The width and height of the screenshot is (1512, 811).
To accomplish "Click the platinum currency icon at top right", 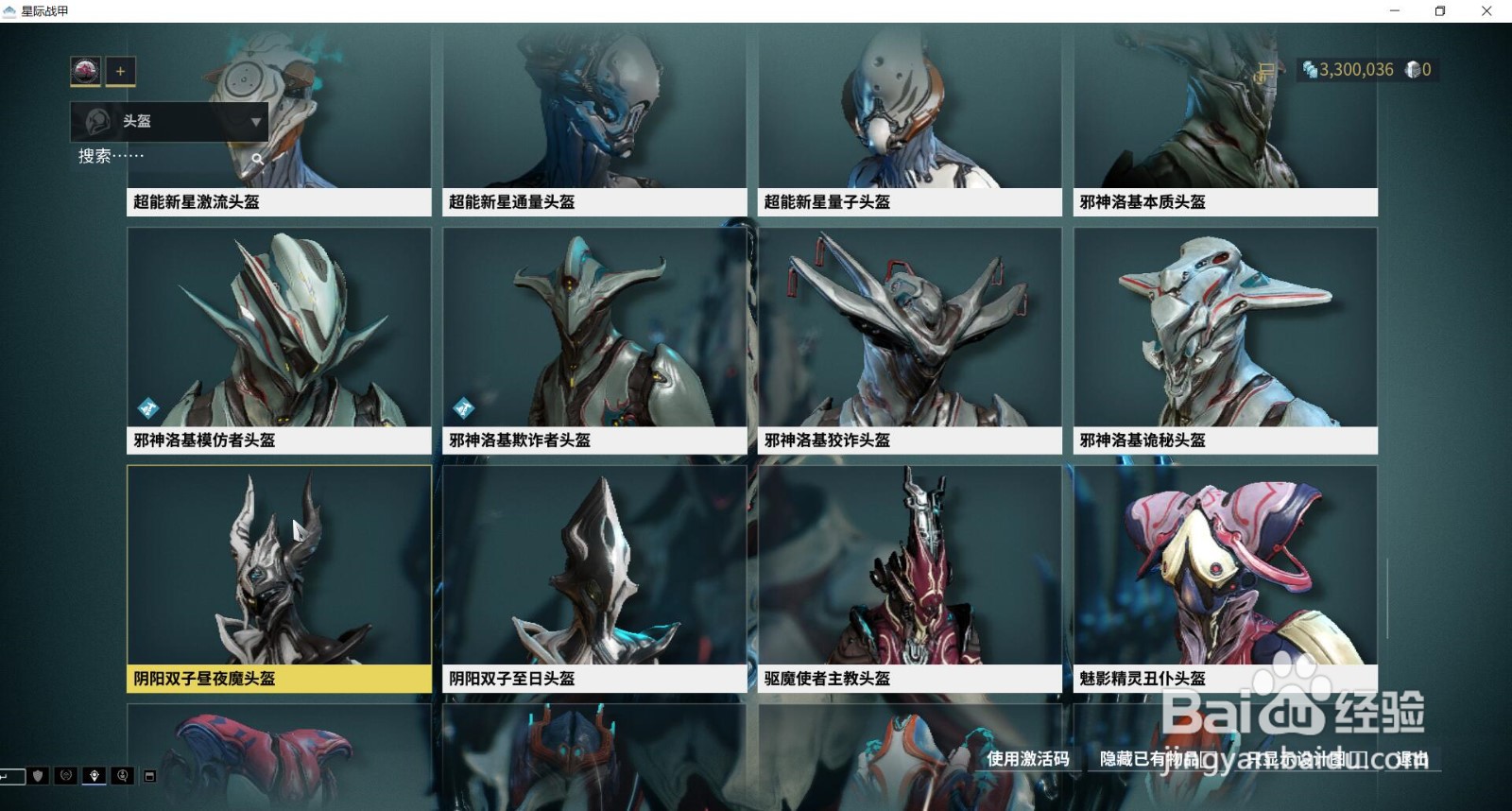I will click(1312, 69).
